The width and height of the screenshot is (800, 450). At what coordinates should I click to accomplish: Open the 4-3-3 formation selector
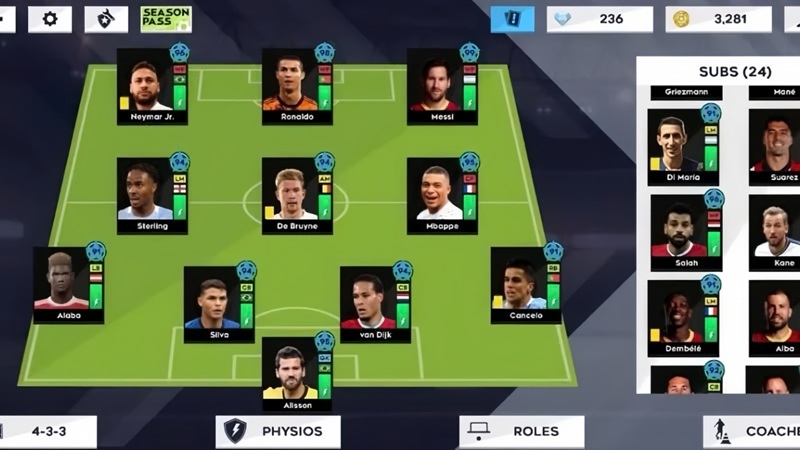(48, 432)
